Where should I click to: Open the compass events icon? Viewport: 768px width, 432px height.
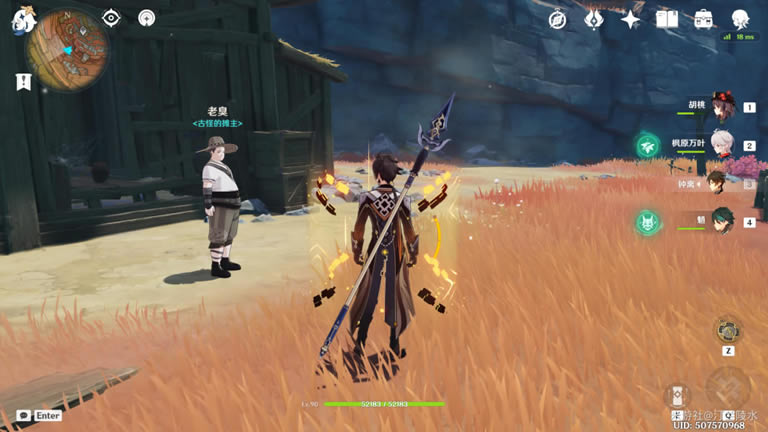pyautogui.click(x=558, y=19)
